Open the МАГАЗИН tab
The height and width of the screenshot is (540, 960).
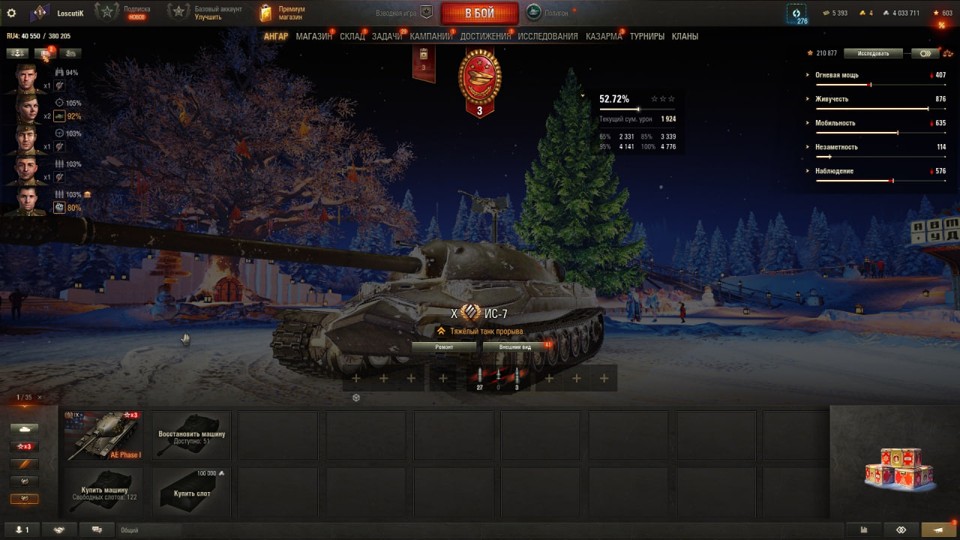[314, 37]
